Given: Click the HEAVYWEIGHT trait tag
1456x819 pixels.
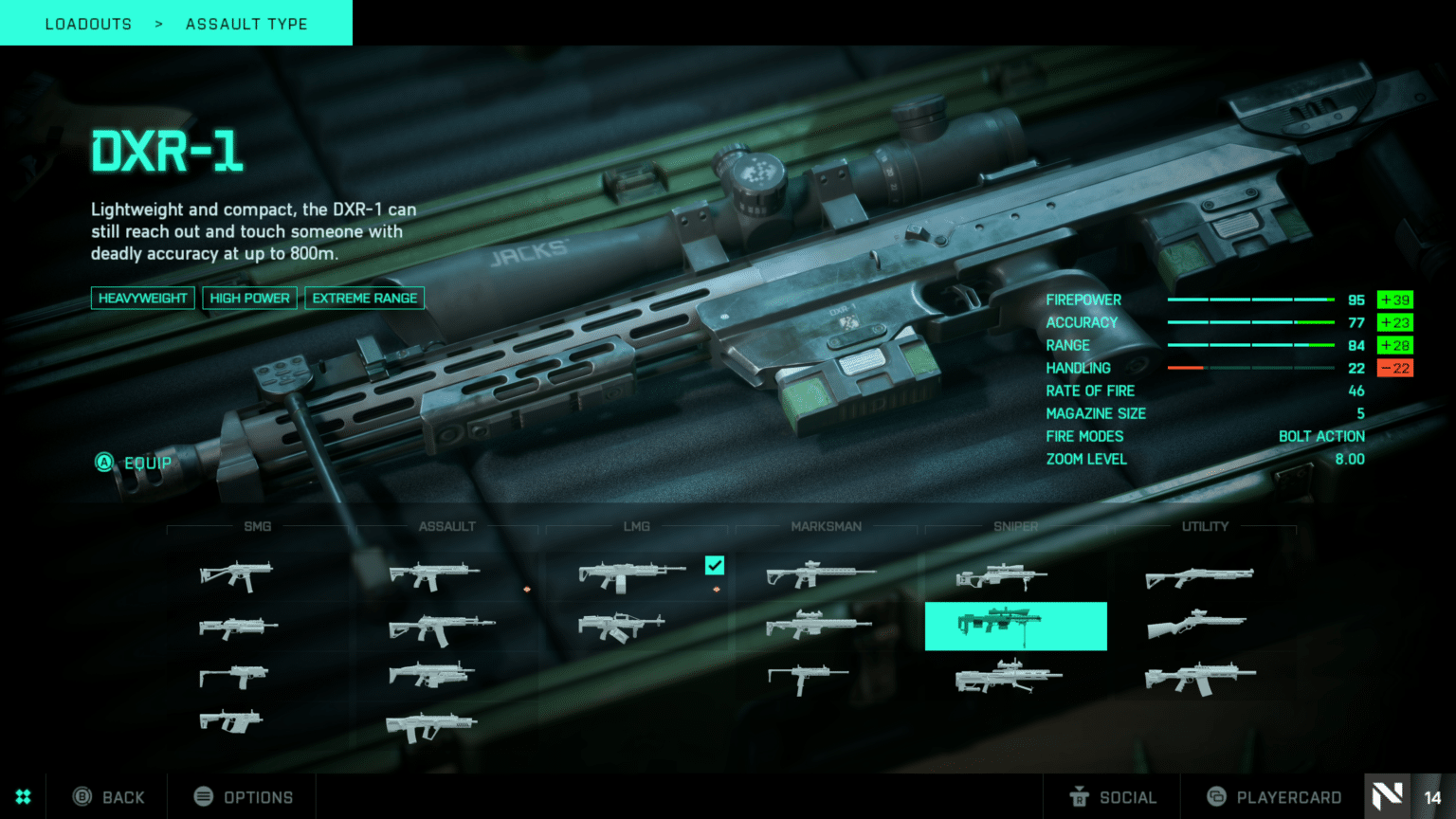Looking at the screenshot, I should coord(142,298).
